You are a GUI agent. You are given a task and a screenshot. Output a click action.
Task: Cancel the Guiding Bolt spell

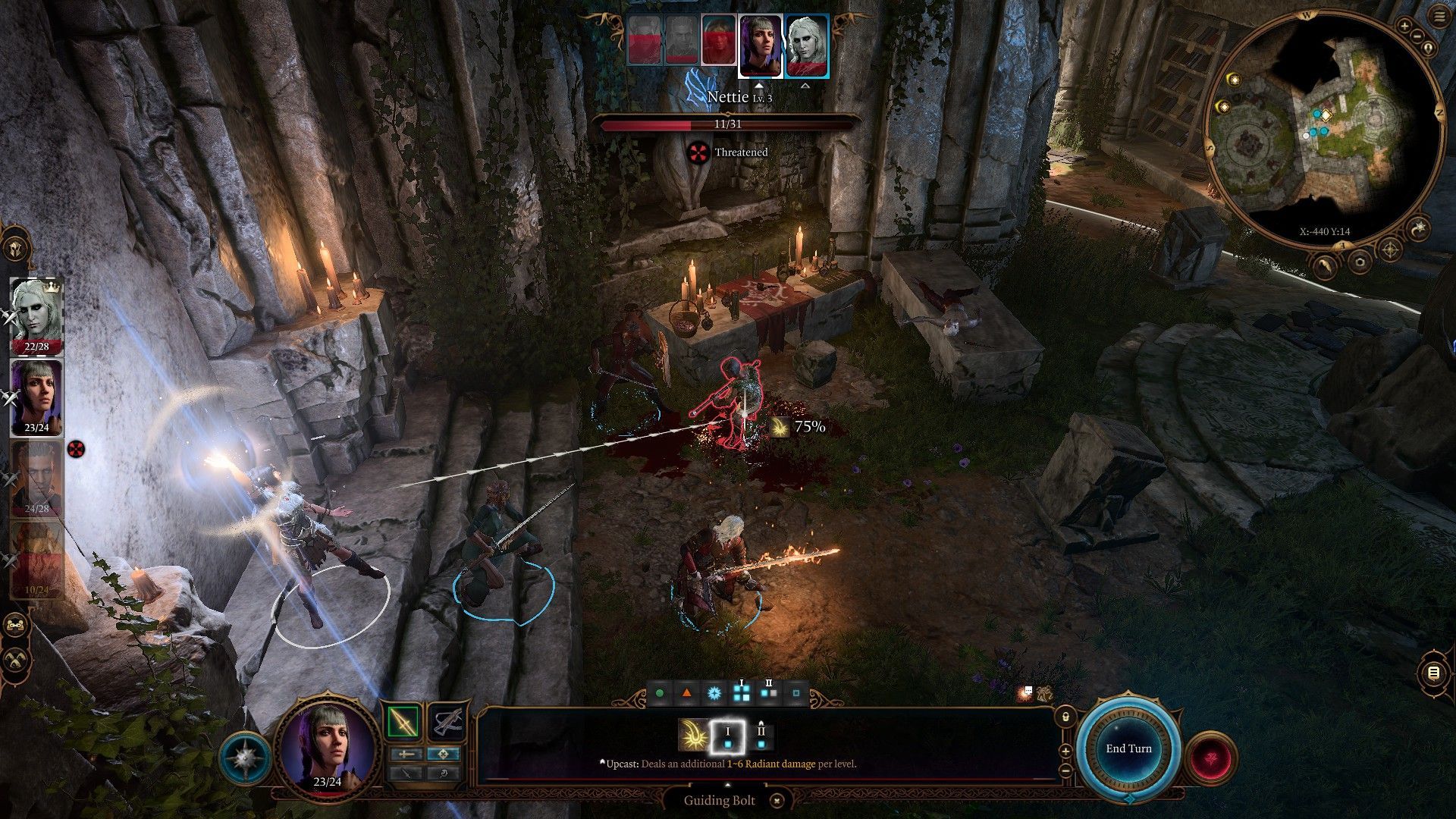tap(777, 800)
